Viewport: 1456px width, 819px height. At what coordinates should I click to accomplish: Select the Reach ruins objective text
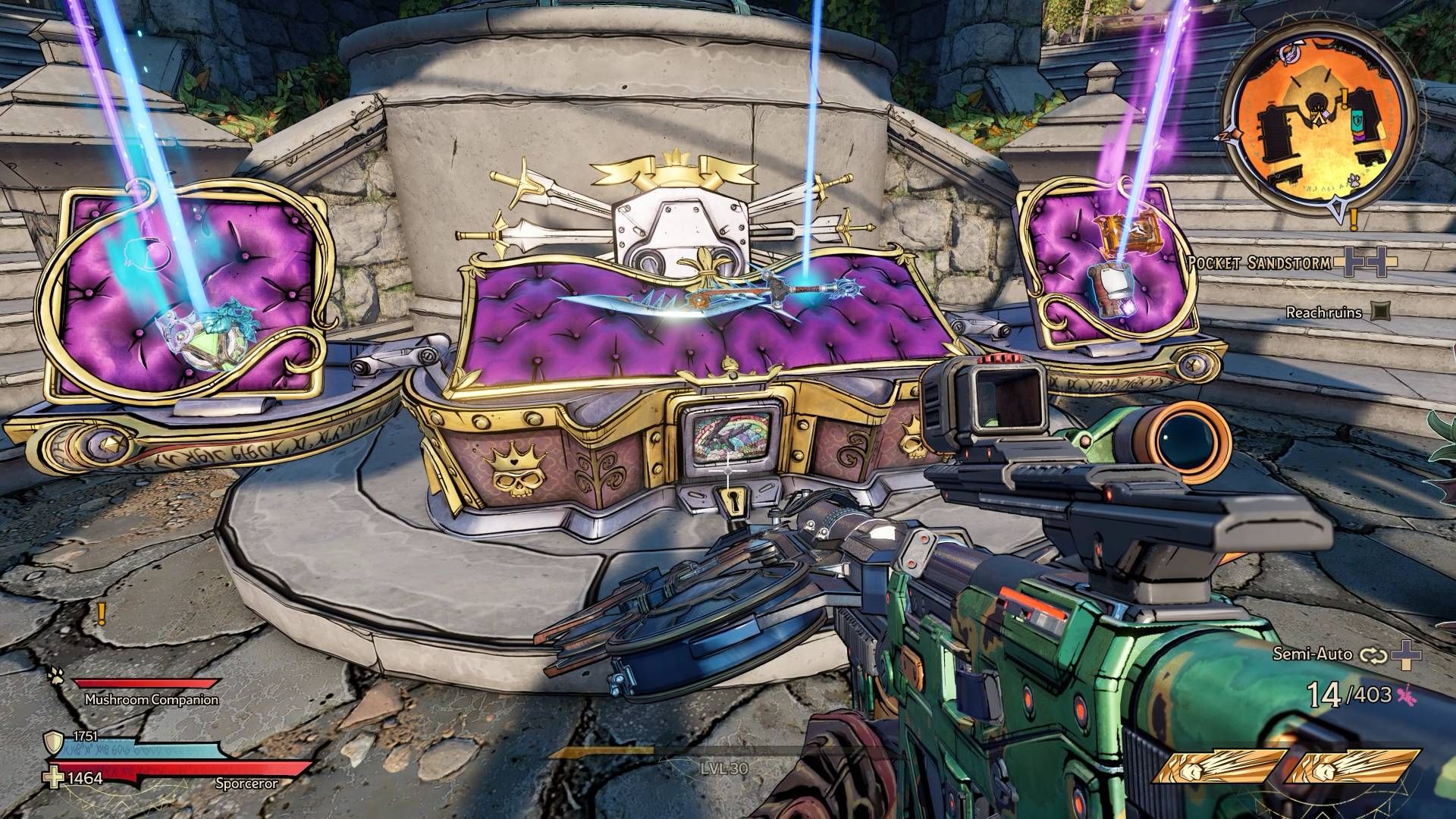point(1323,311)
